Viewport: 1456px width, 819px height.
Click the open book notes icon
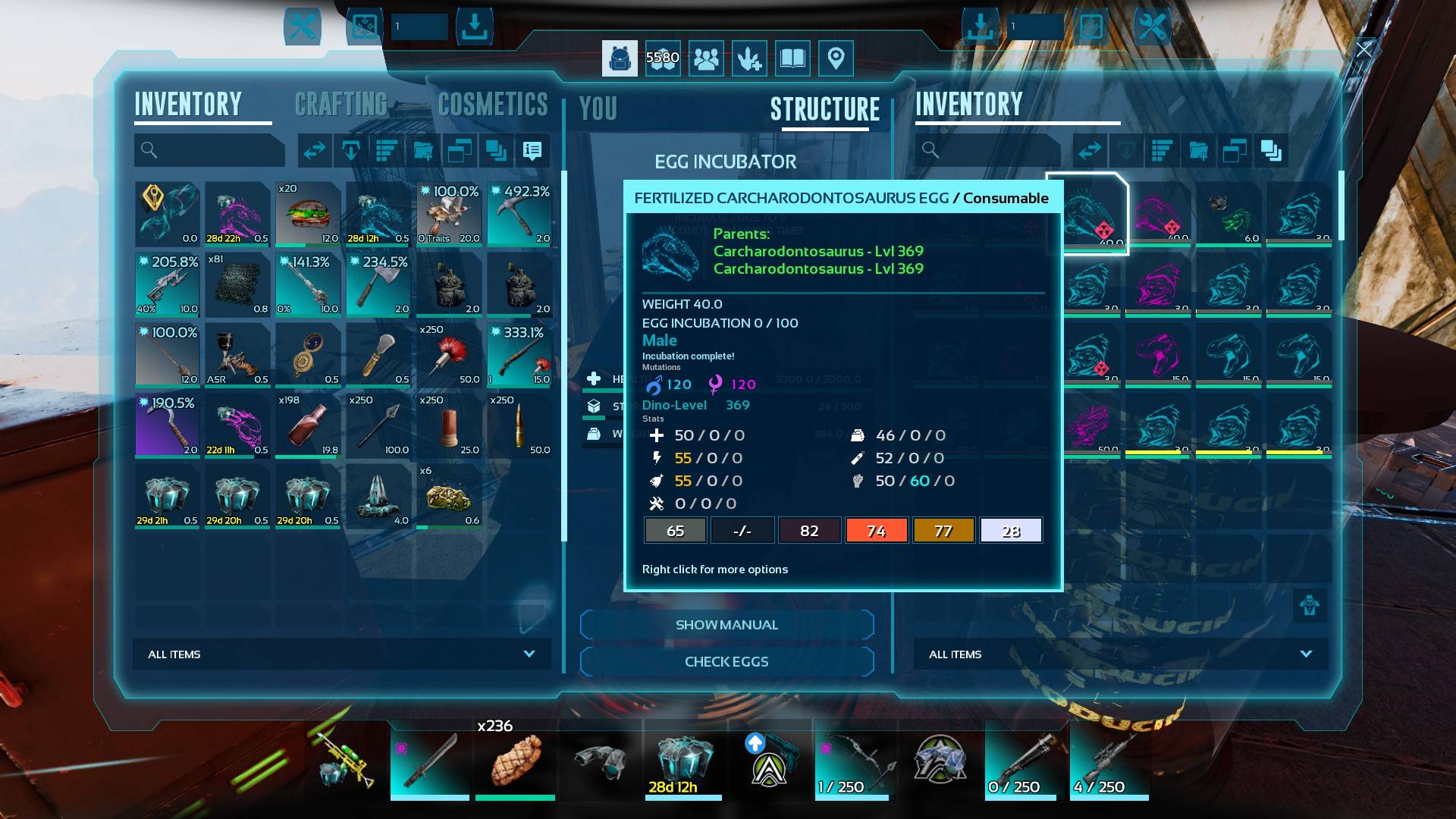click(x=792, y=58)
